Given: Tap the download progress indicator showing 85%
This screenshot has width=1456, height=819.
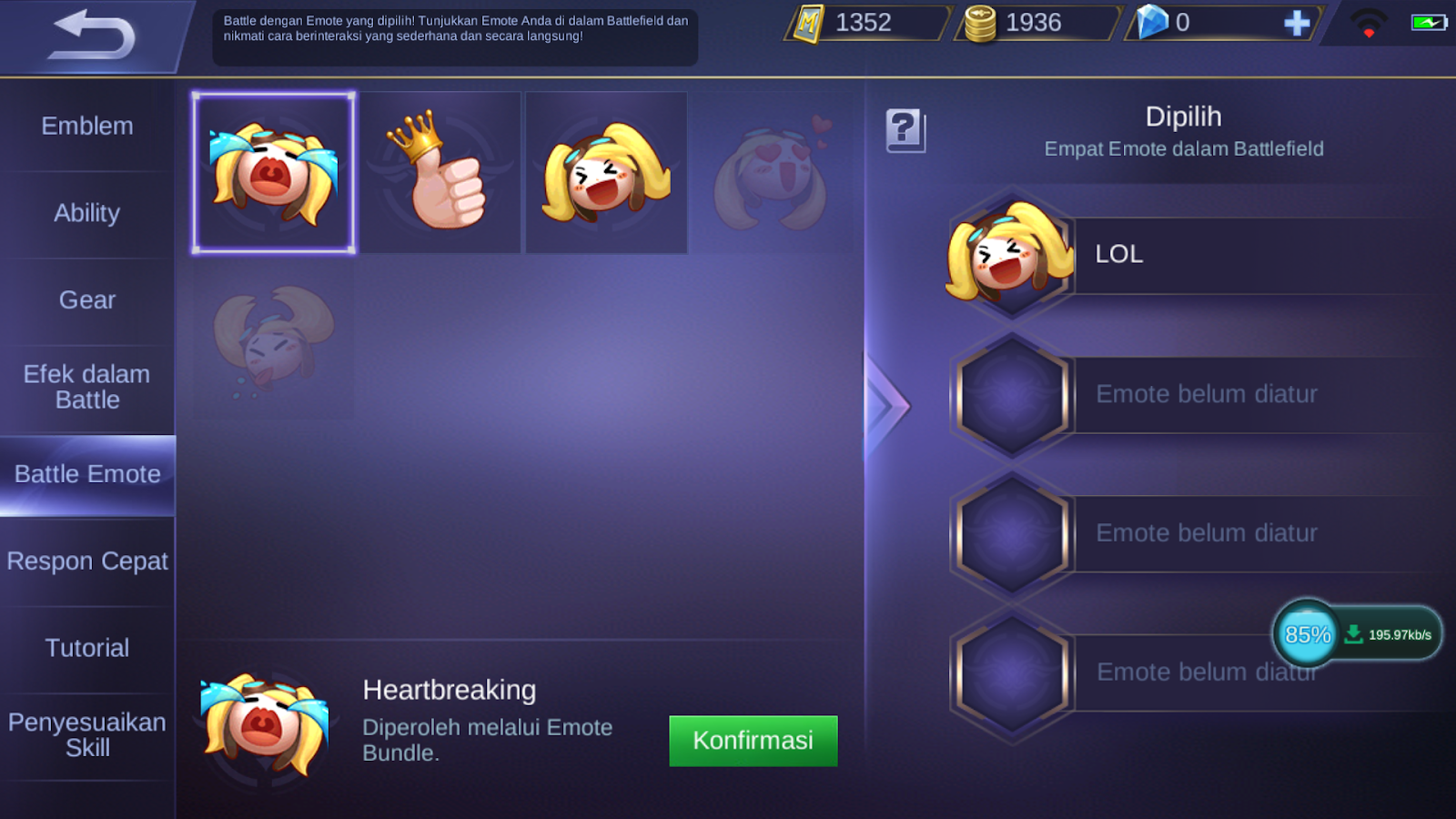Looking at the screenshot, I should (1308, 632).
